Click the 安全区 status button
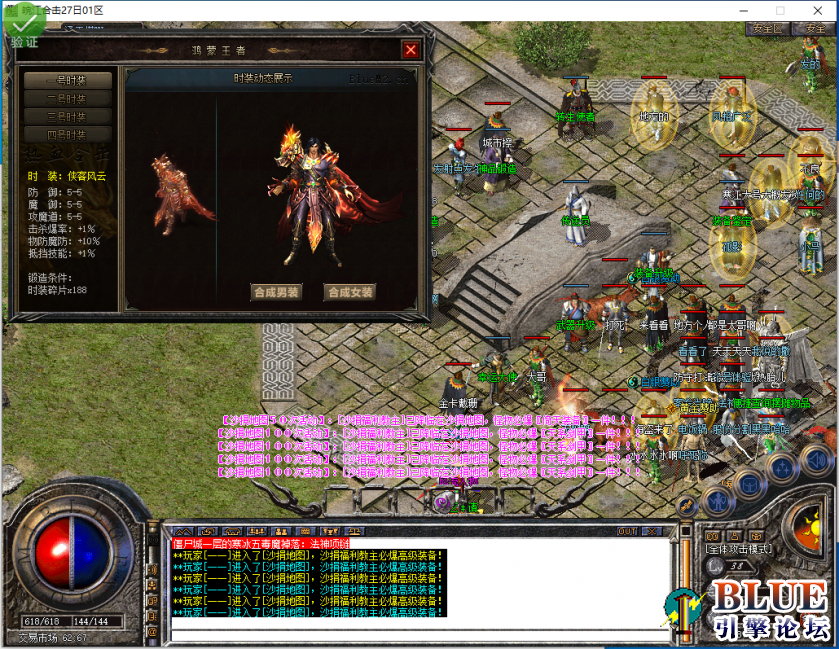839x649 pixels. pos(768,29)
